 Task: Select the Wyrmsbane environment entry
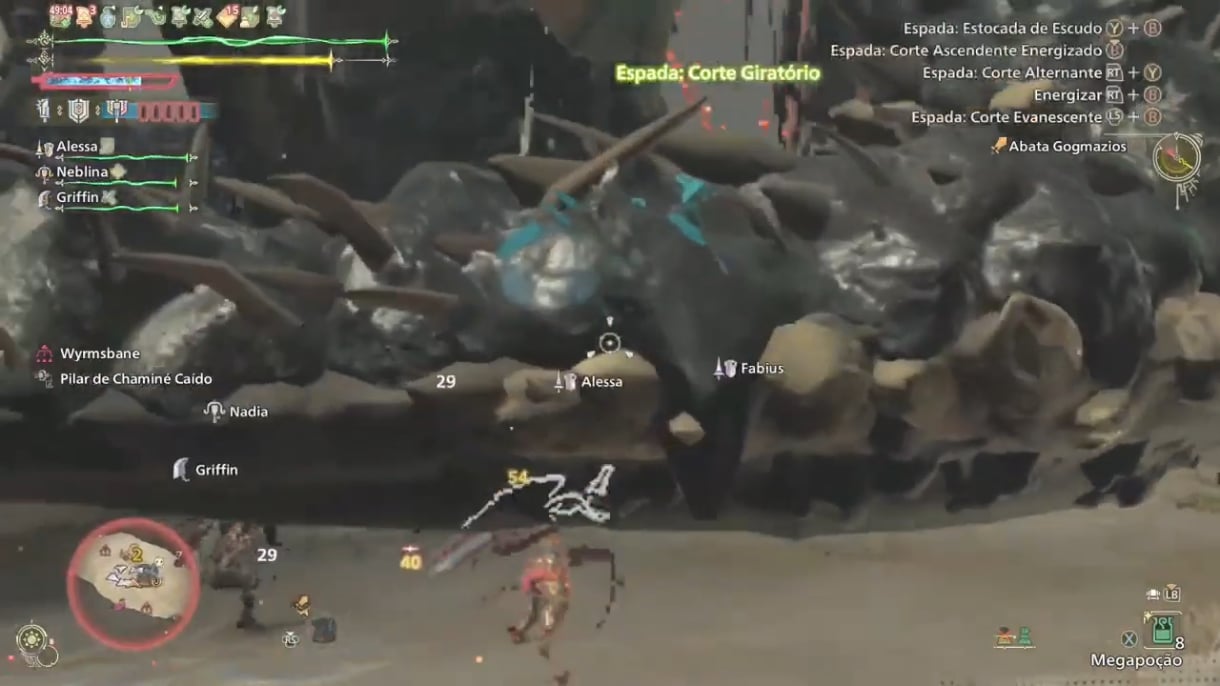coord(100,354)
